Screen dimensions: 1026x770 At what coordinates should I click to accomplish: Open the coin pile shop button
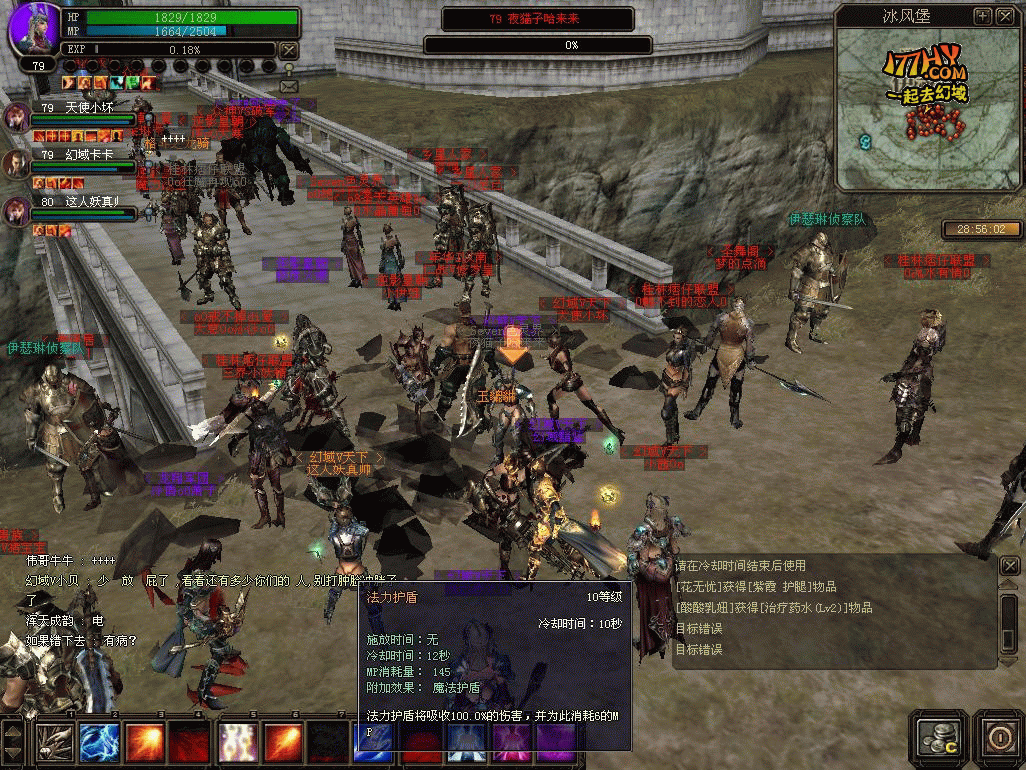939,737
